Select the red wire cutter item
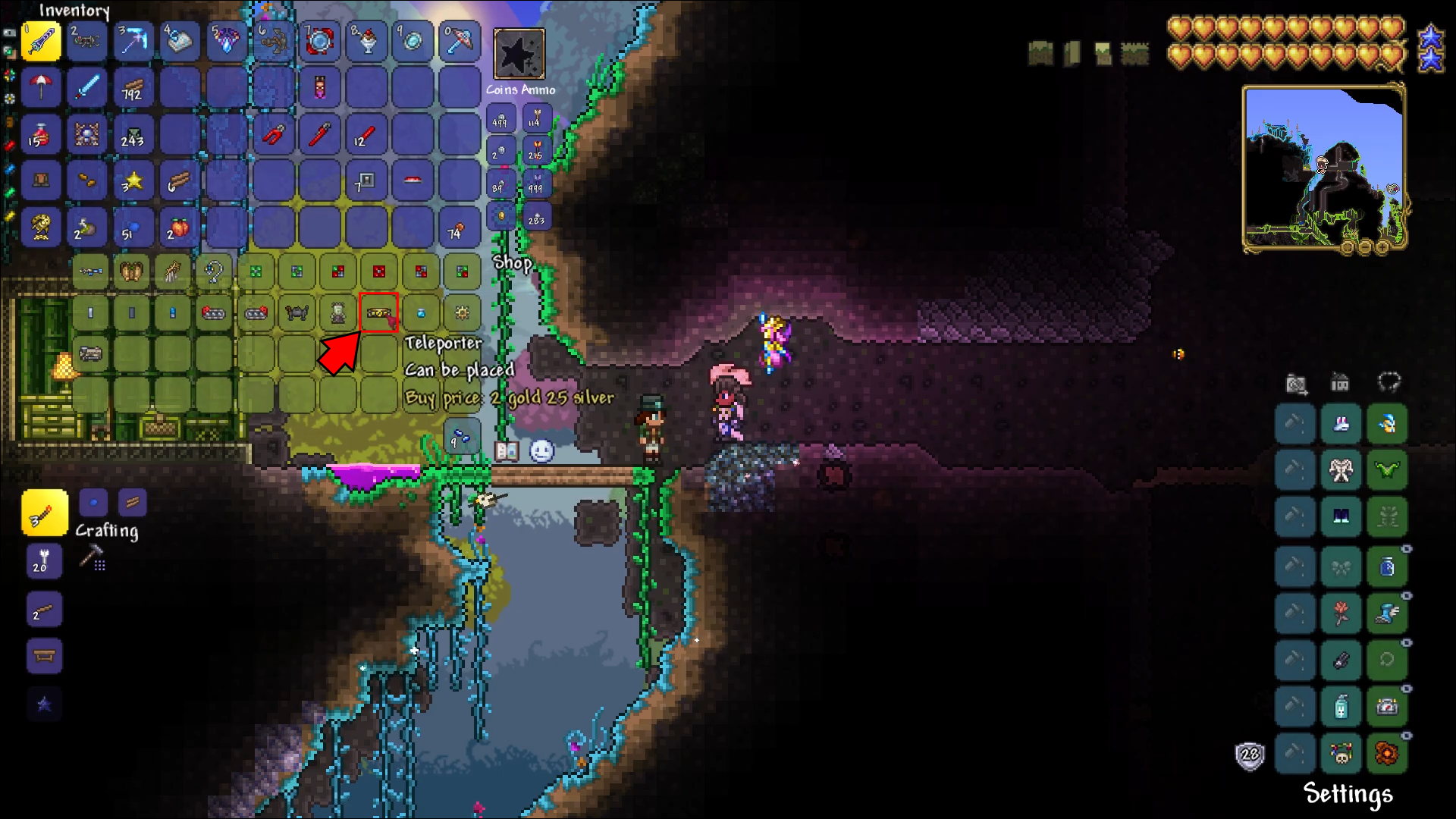Viewport: 1456px width, 819px height. click(274, 135)
